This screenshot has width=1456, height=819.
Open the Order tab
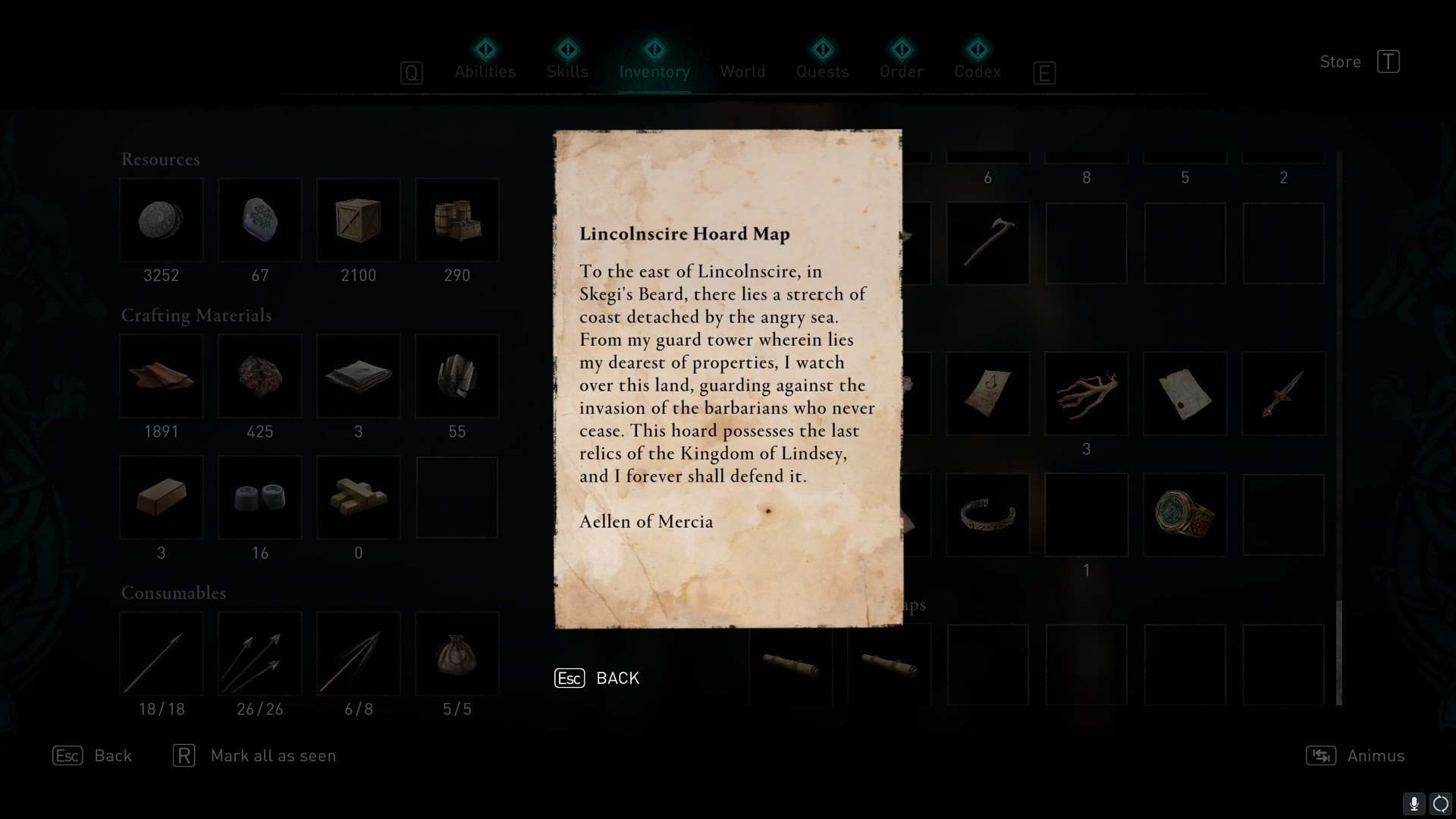pos(902,71)
